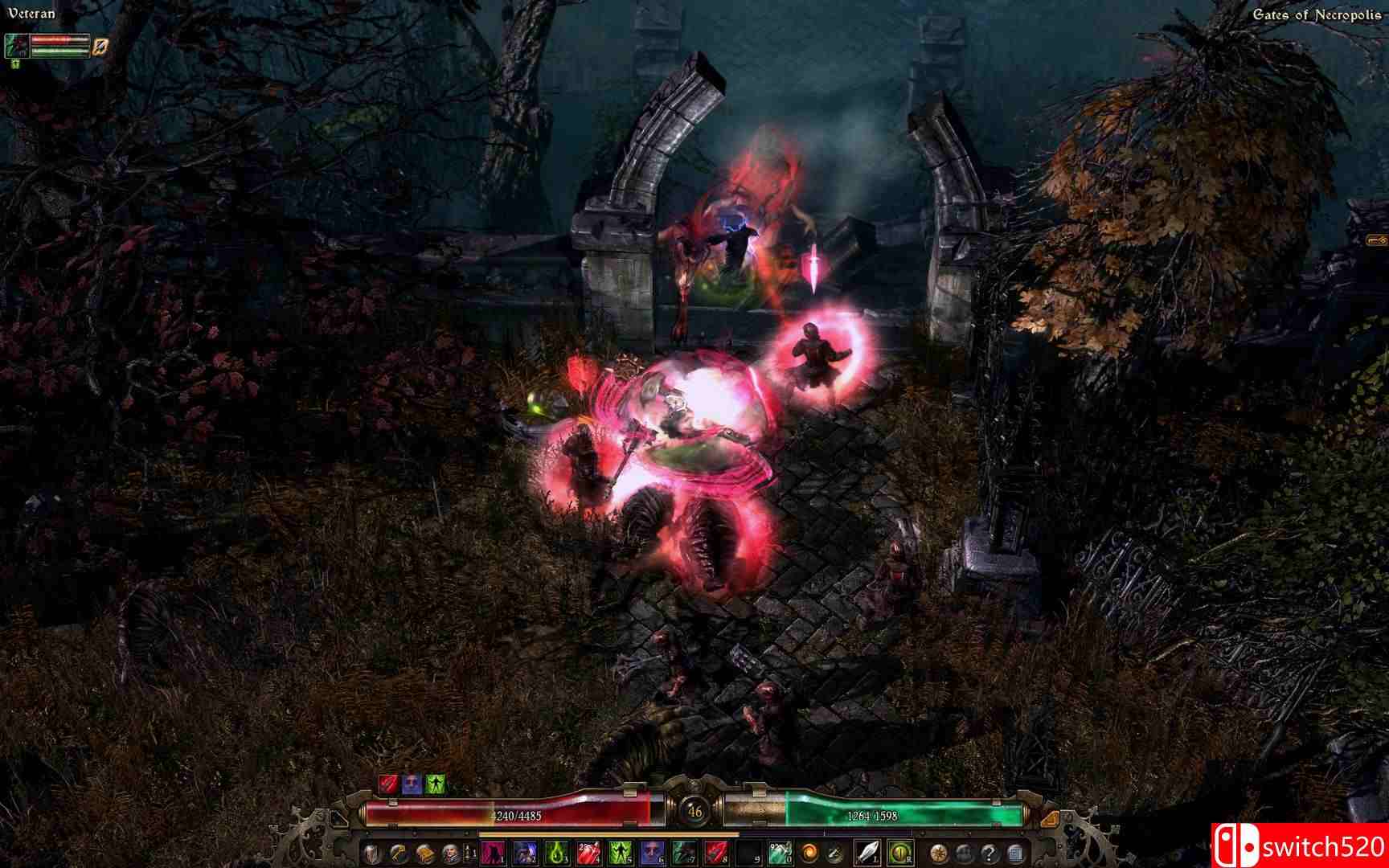Open the spinning flame skill icon
The image size is (1389, 868).
(x=809, y=854)
